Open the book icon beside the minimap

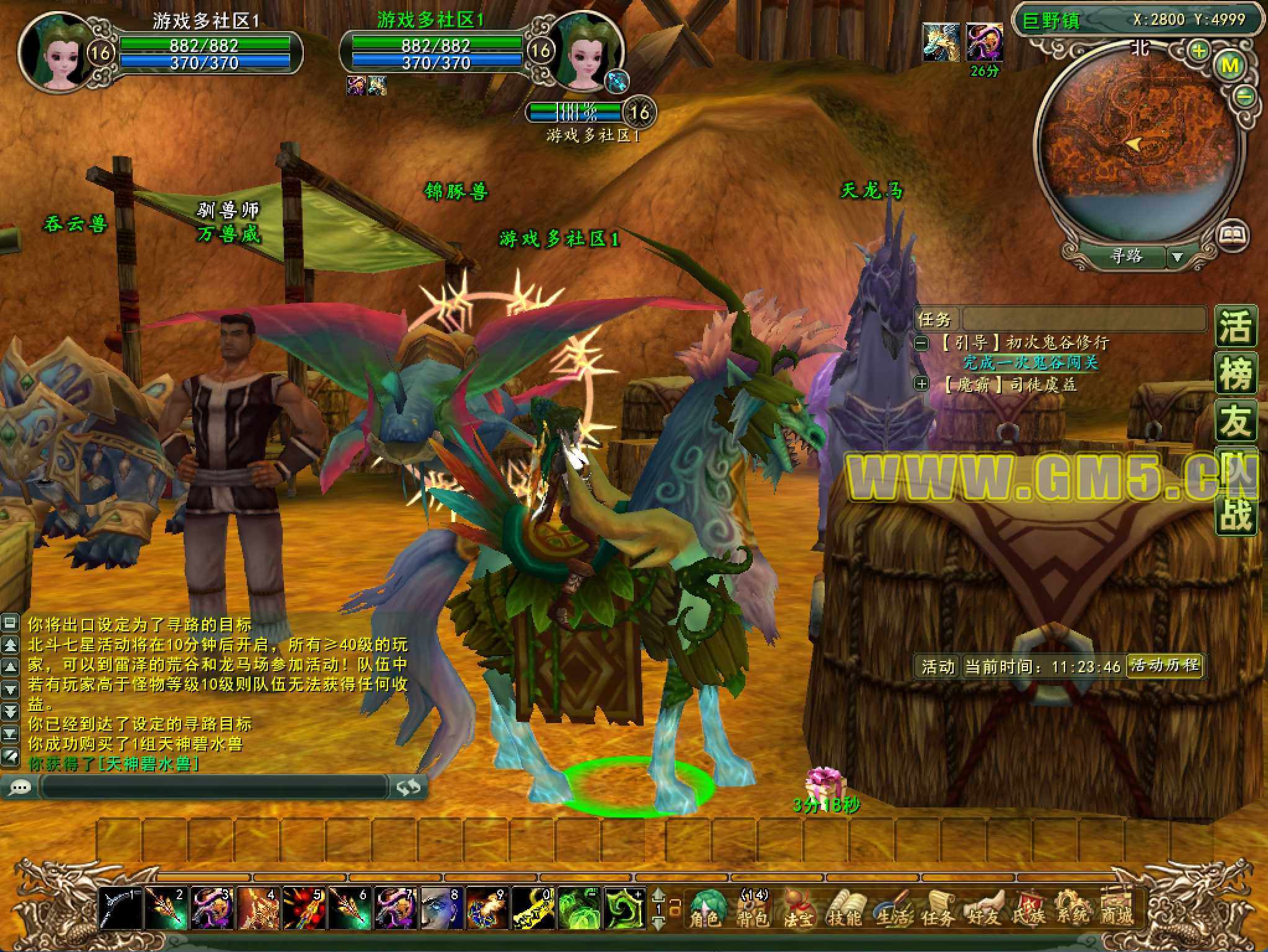pos(1233,234)
